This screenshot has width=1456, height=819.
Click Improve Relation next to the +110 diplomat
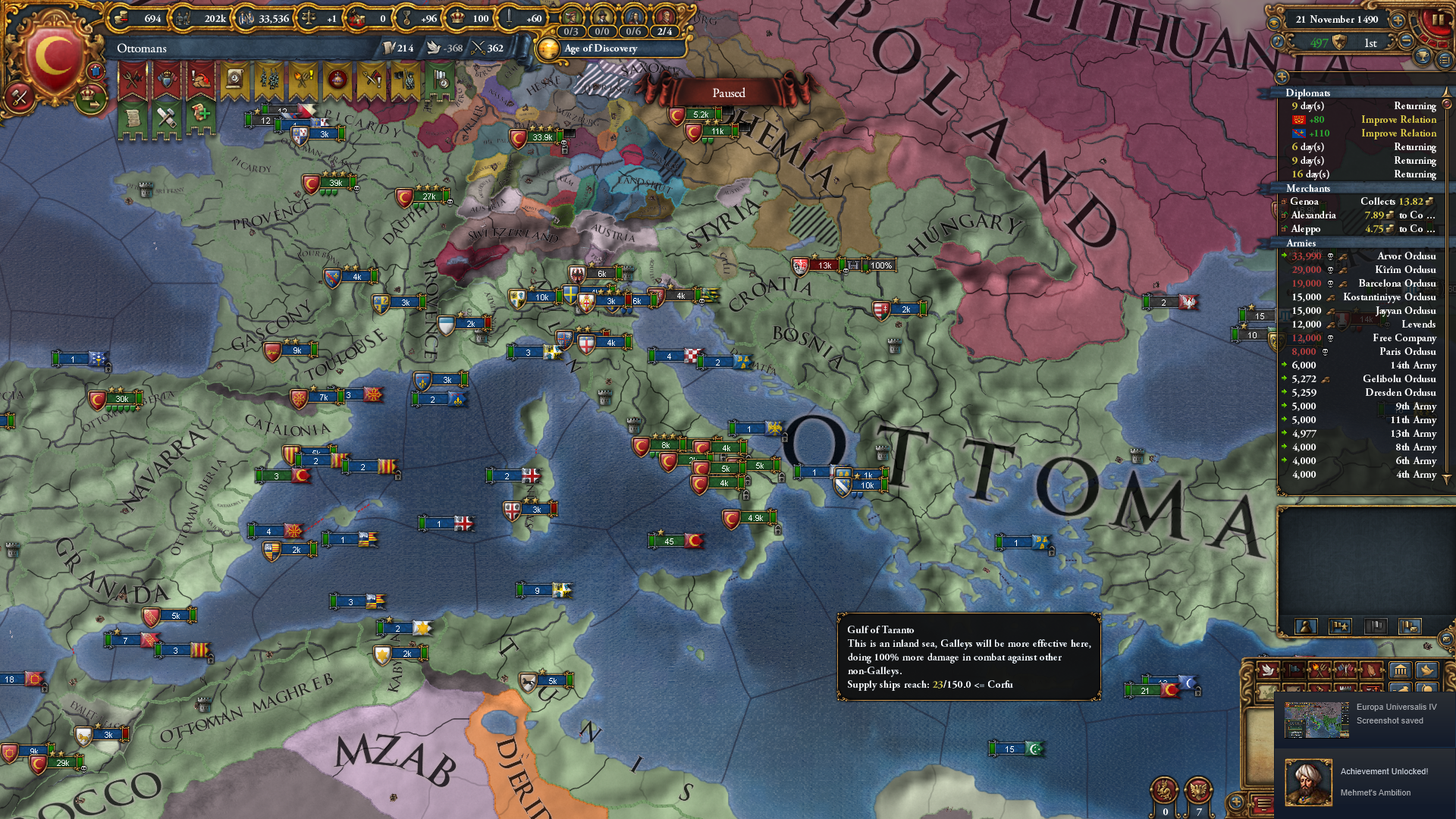[1398, 133]
